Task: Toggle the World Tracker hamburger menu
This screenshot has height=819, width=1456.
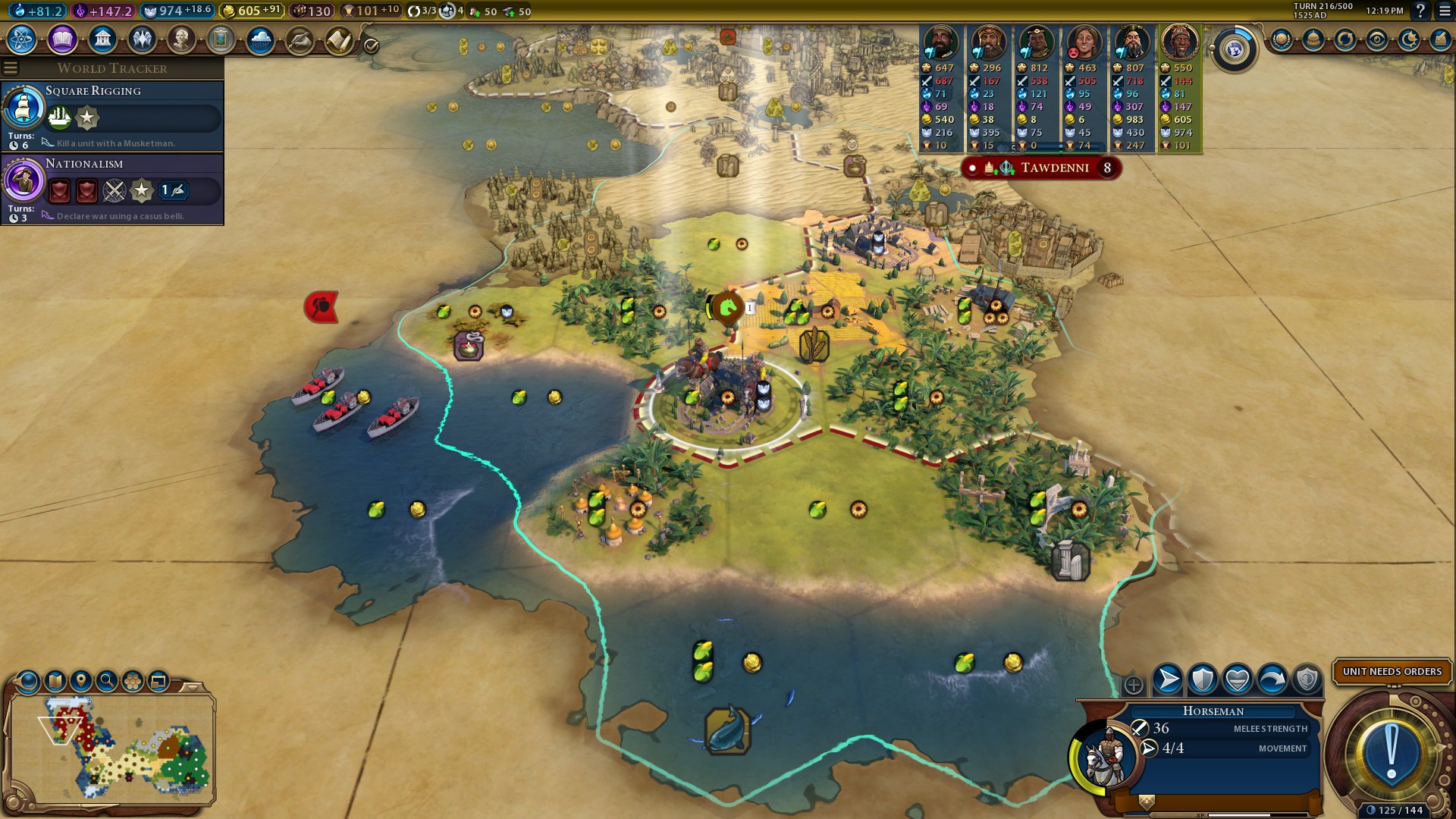Action: coord(11,68)
